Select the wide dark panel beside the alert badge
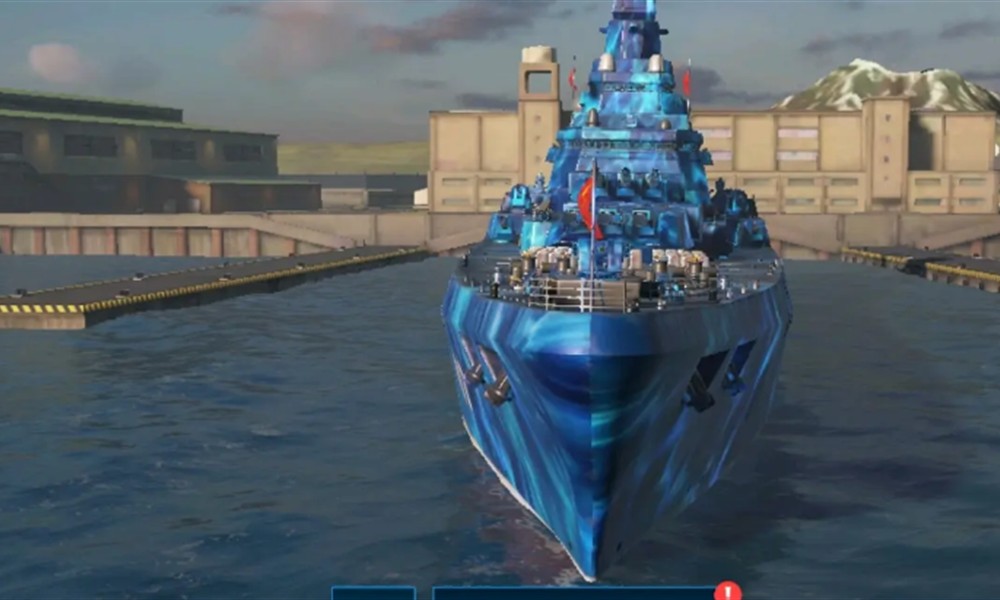Screen dimensions: 1000x600 (573, 593)
